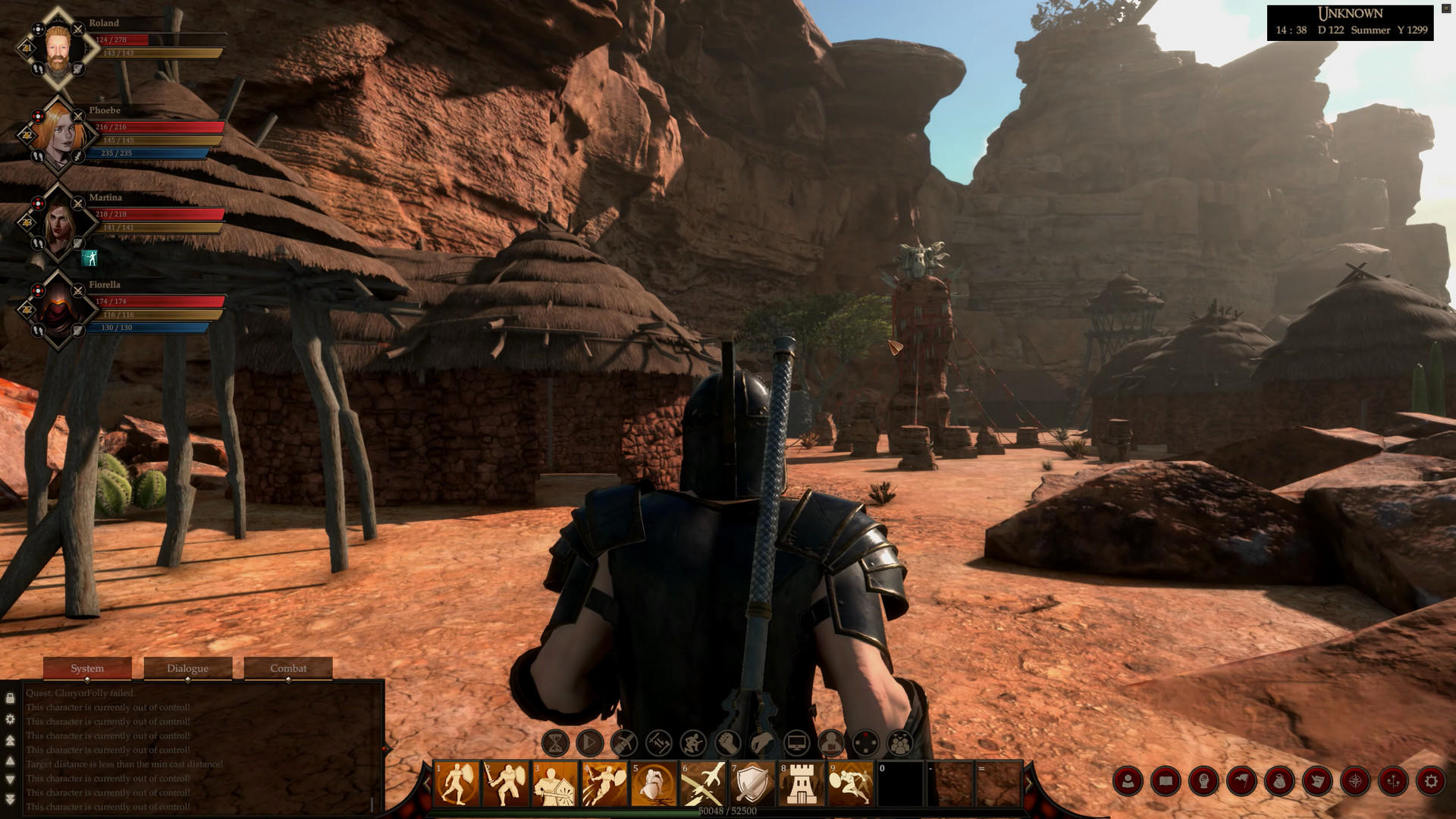Open the flag banner icon
This screenshot has width=1456, height=819.
1241,780
